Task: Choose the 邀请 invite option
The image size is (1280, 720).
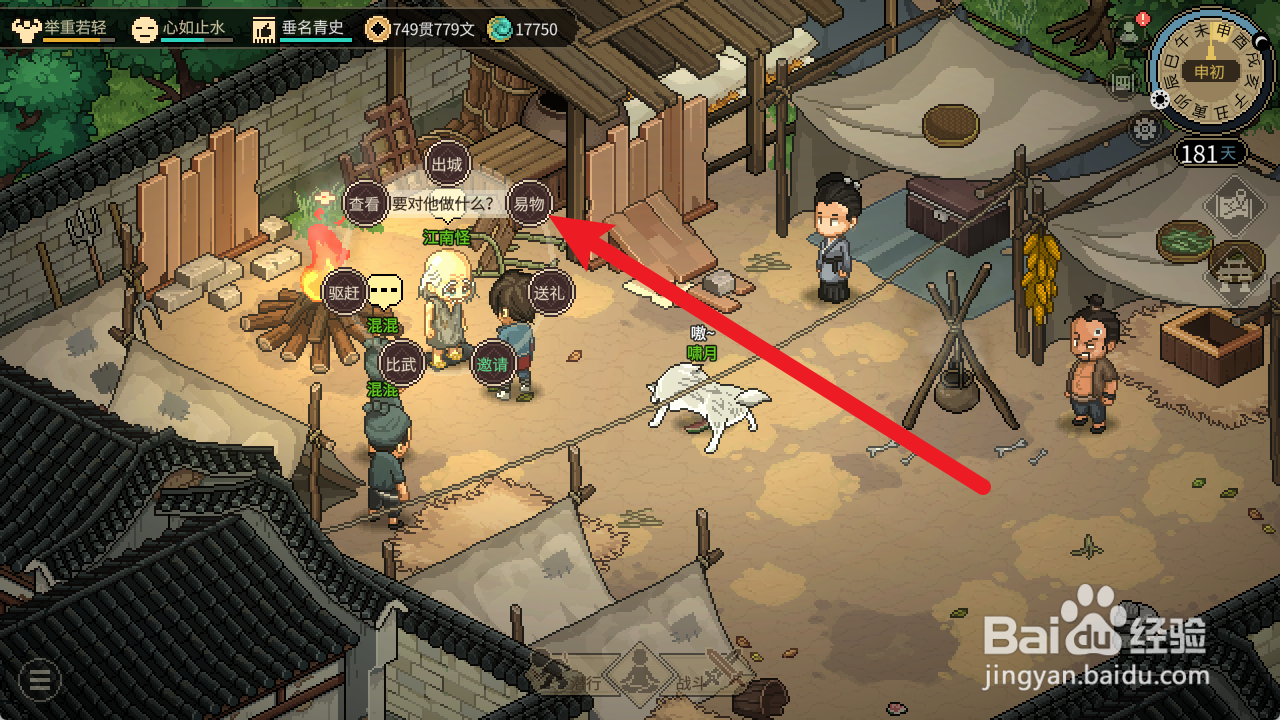Action: click(493, 363)
